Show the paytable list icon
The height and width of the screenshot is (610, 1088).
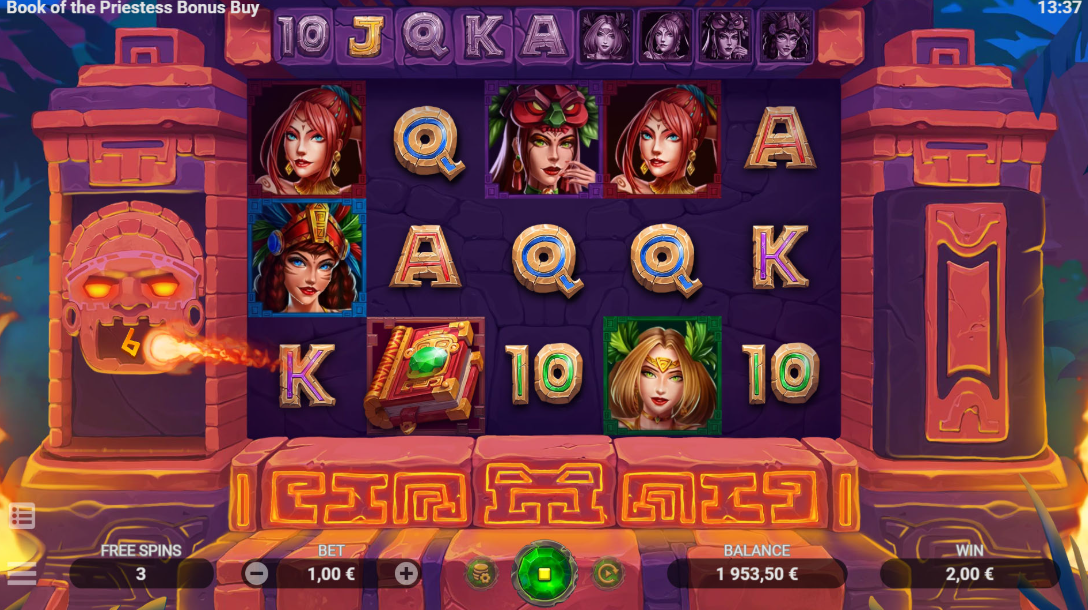(x=22, y=516)
